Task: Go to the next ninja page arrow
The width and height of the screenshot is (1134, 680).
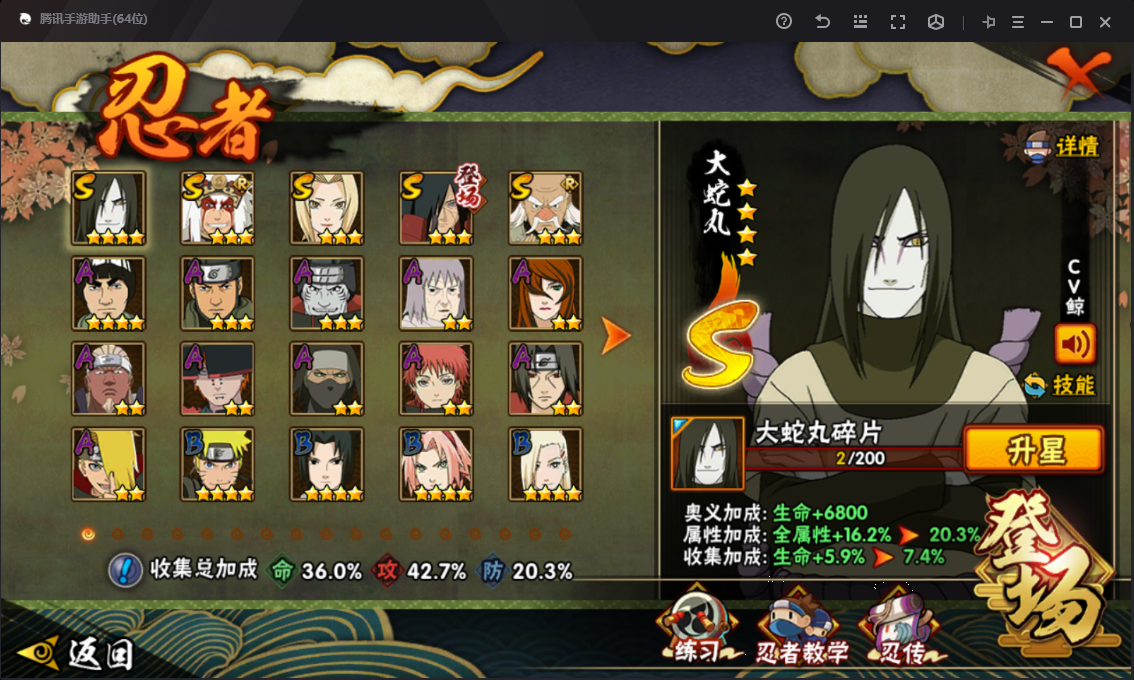Action: 615,337
